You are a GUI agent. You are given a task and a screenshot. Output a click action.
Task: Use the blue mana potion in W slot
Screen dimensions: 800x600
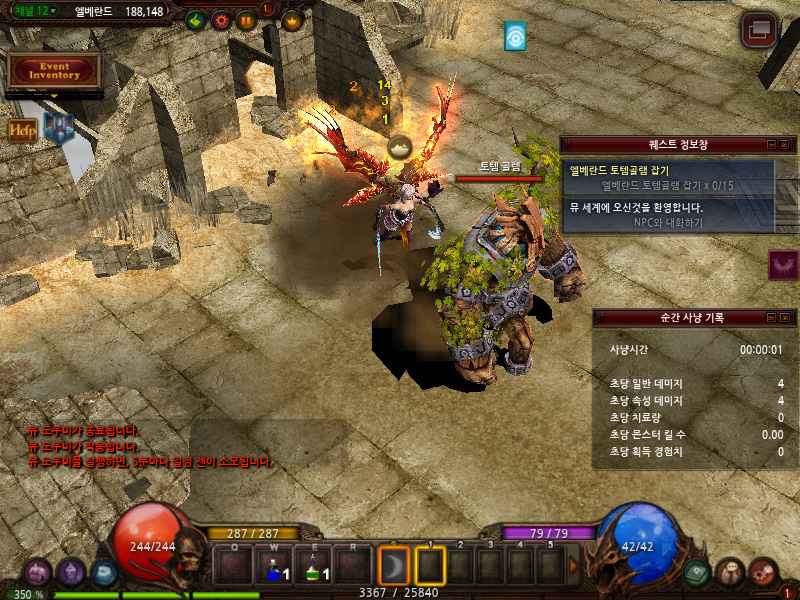(x=275, y=567)
